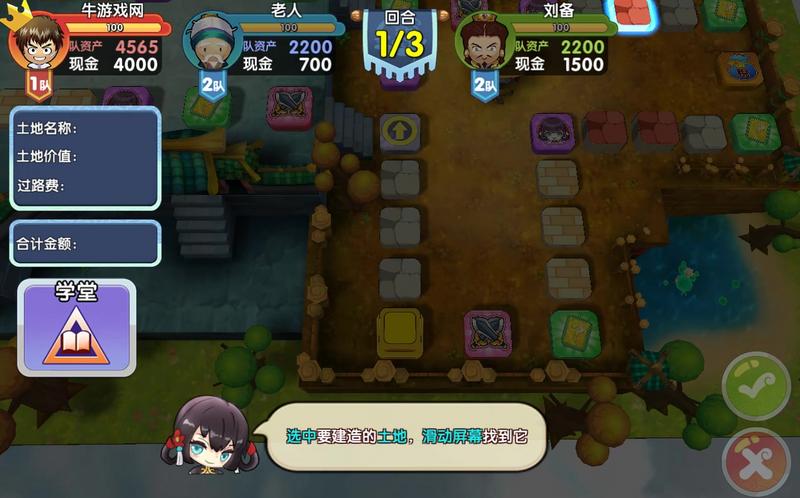This screenshot has width=800, height=498.
Task: Select the gray up-arrow board tile
Action: (400, 131)
